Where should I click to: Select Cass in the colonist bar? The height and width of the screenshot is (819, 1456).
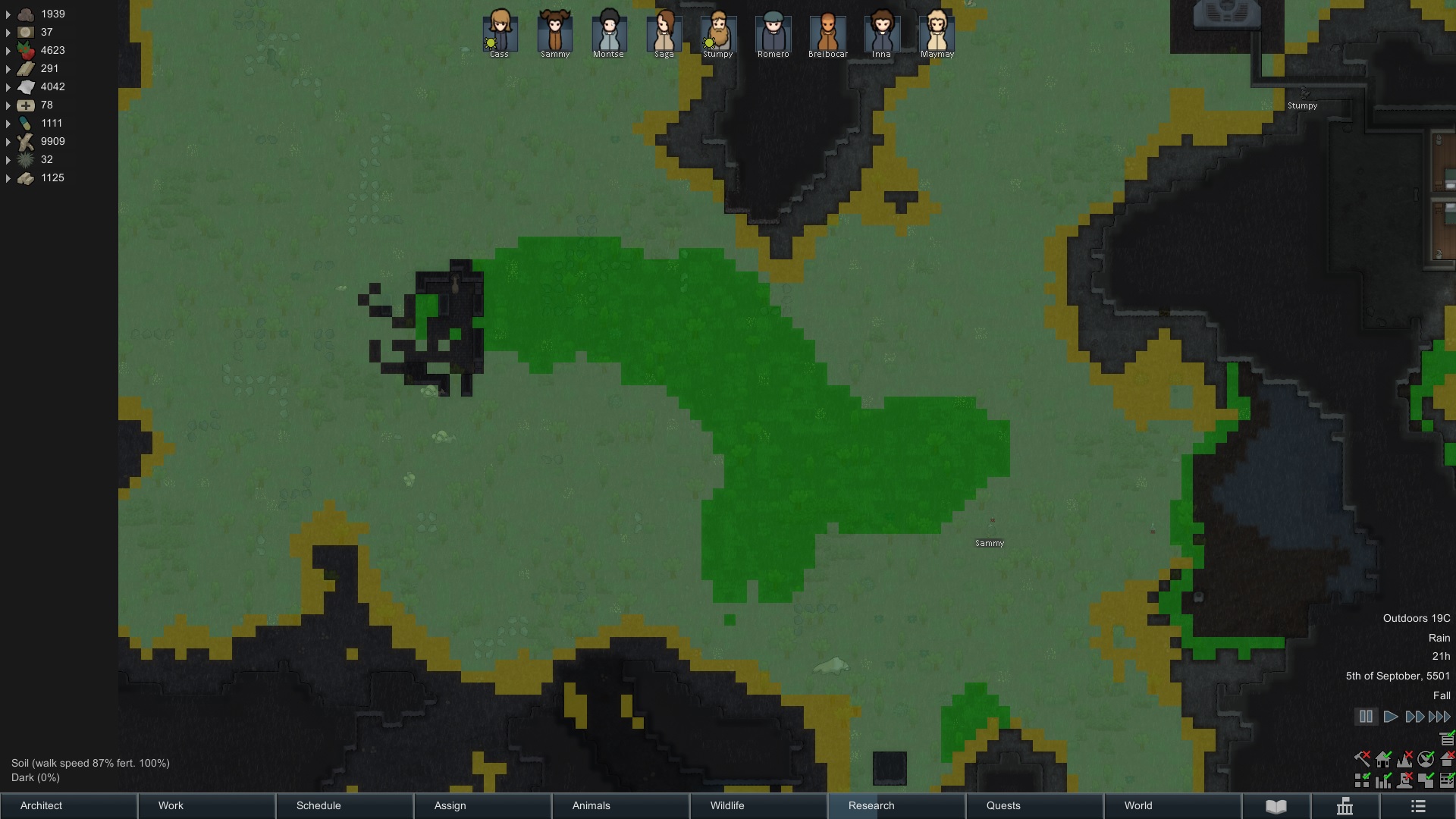pos(499,34)
